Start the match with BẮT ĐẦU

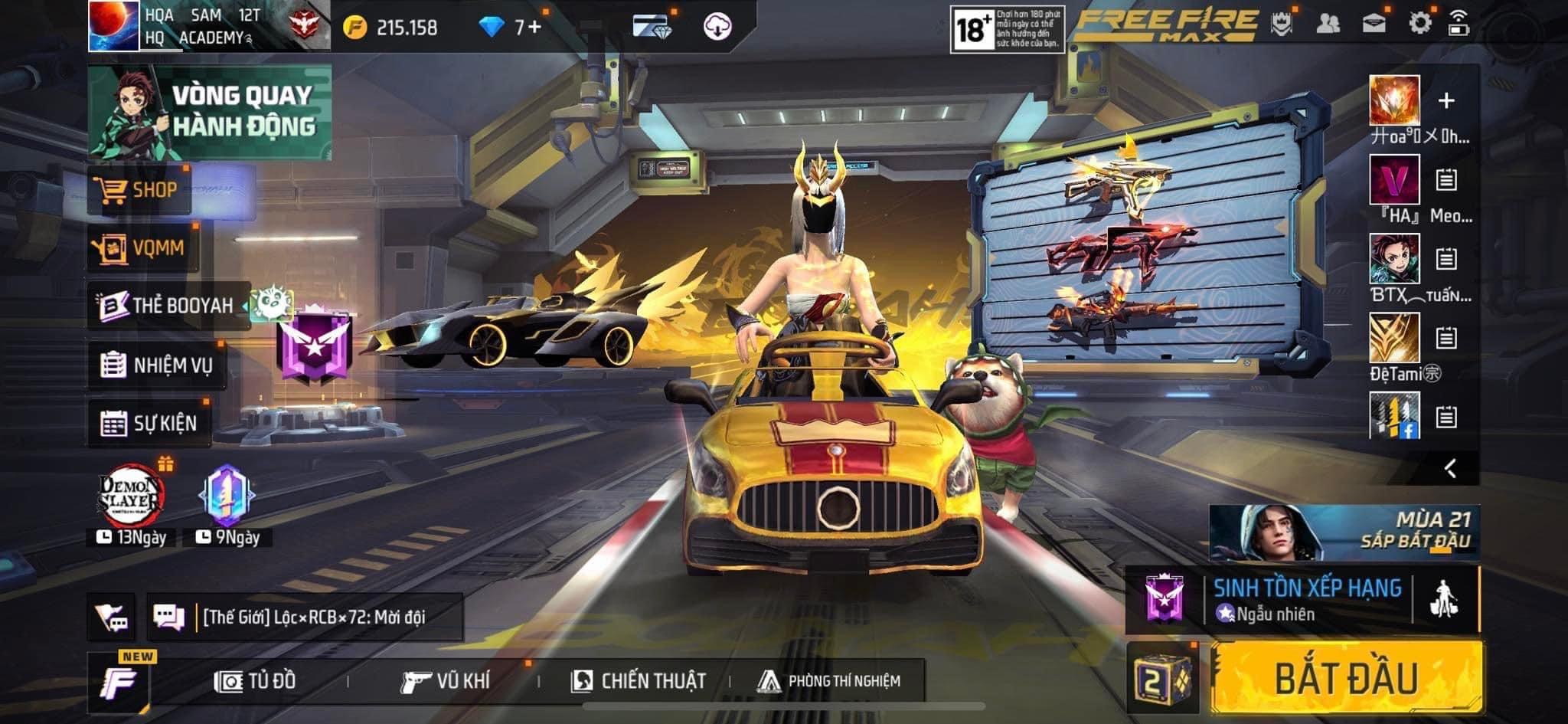(1346, 678)
